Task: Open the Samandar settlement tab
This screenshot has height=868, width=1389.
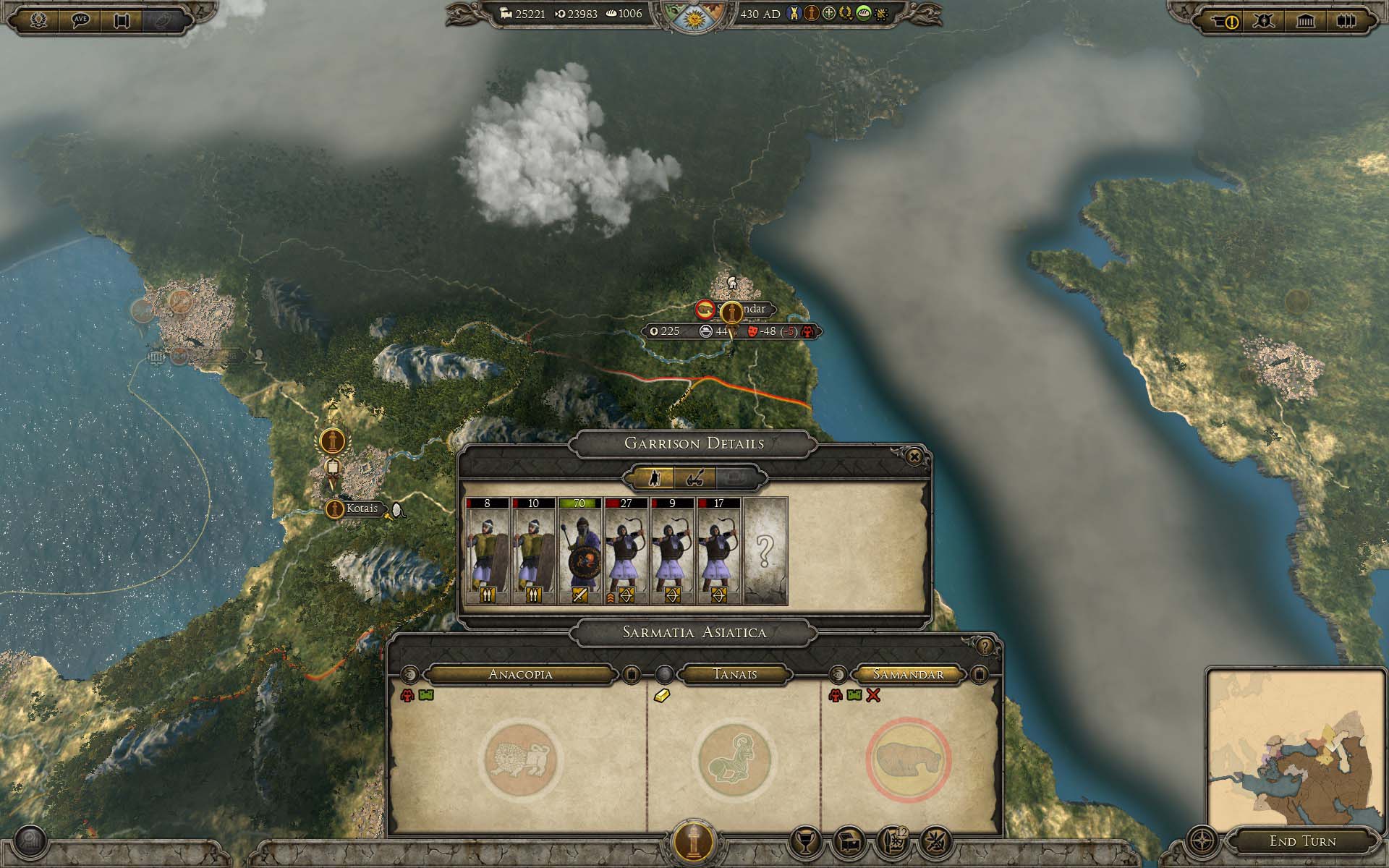Action: tap(908, 674)
